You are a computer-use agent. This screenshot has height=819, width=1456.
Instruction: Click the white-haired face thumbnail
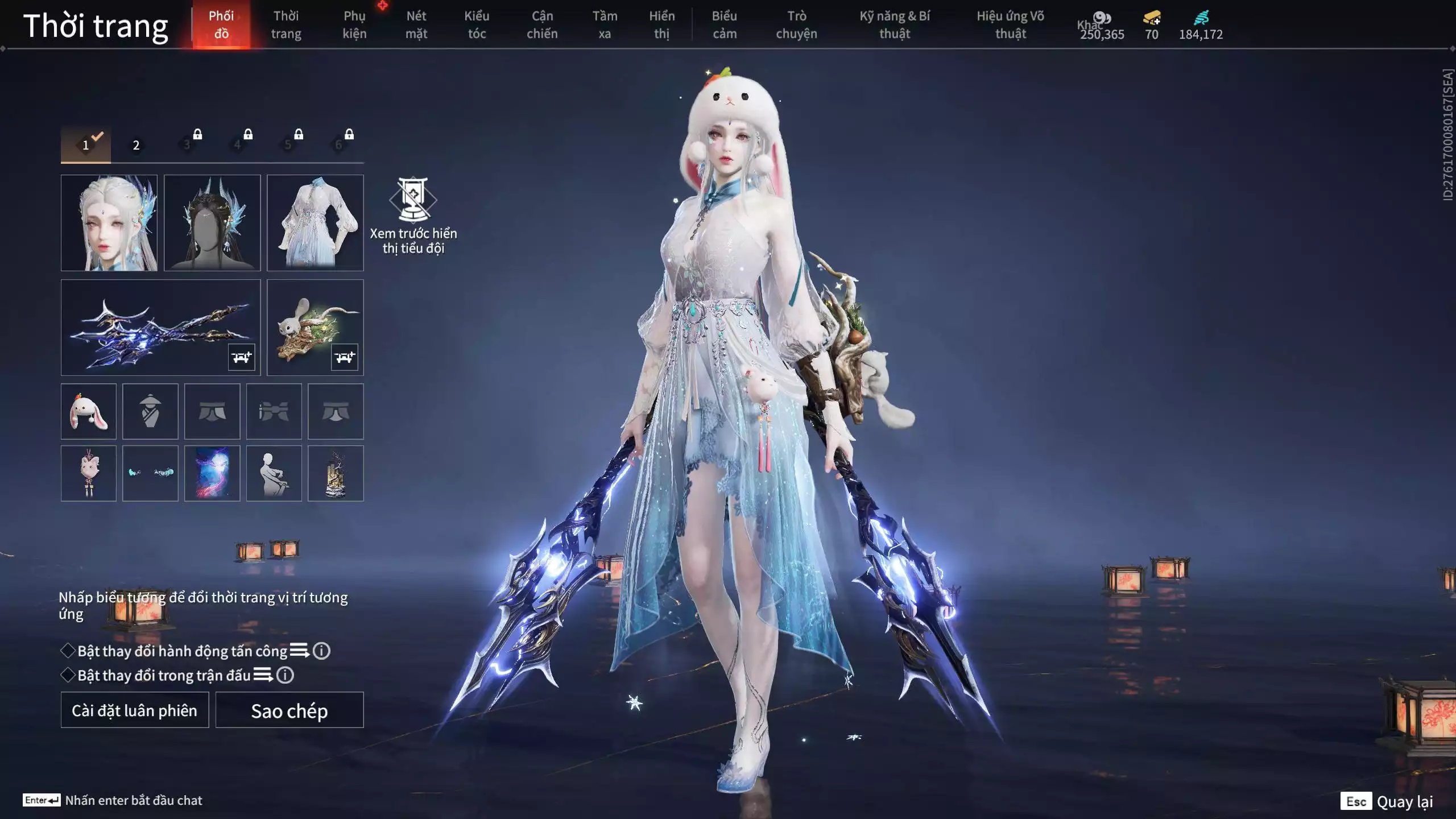[x=109, y=223]
